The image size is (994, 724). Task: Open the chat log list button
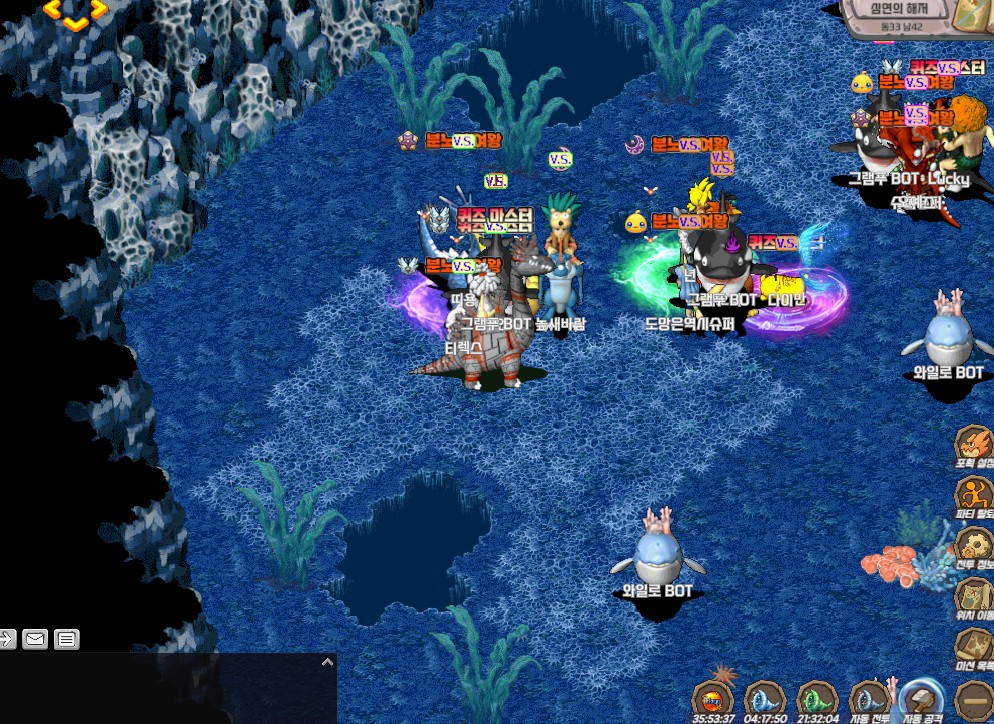click(66, 639)
